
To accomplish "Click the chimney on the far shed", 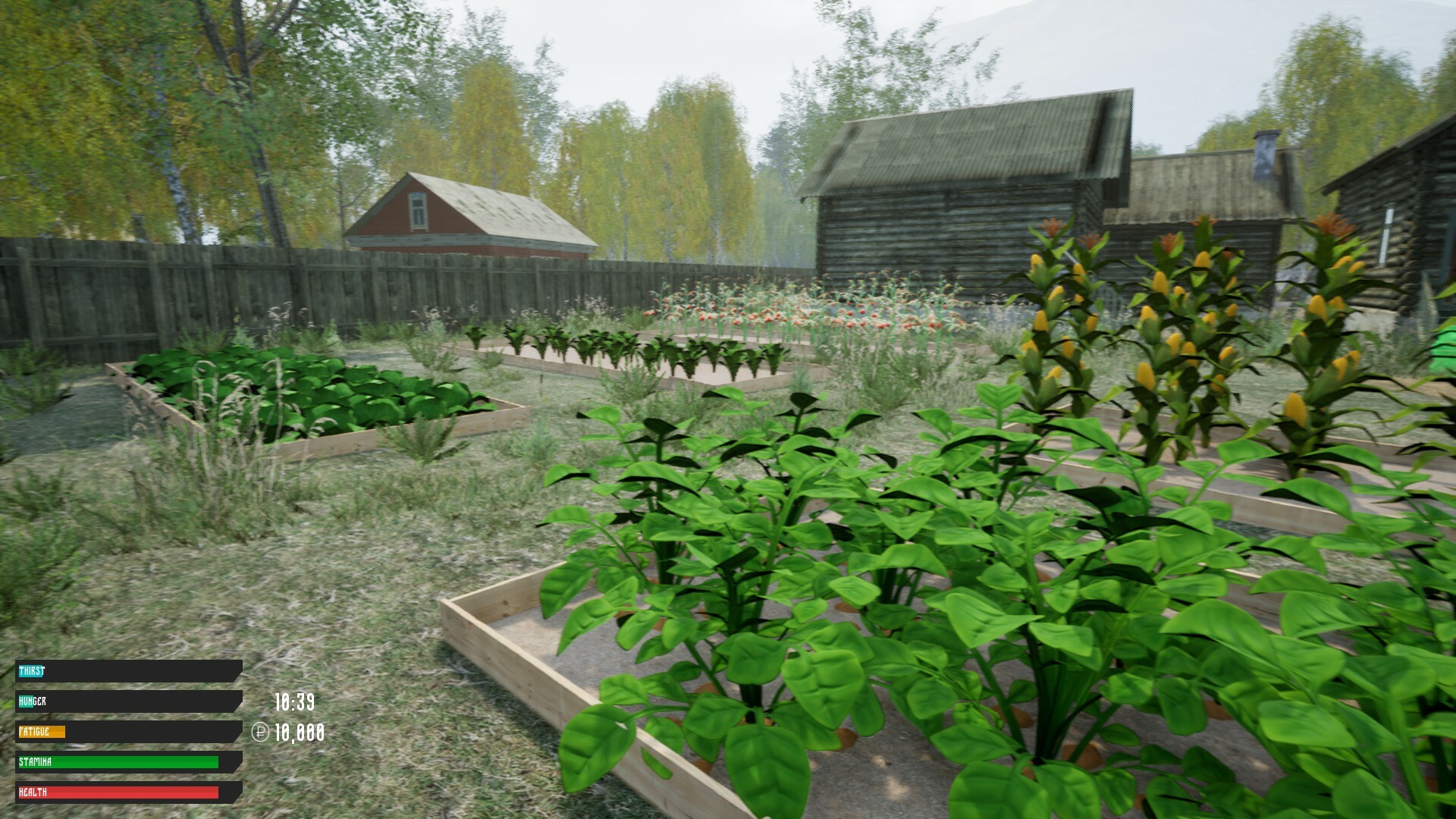I will pos(1265,155).
